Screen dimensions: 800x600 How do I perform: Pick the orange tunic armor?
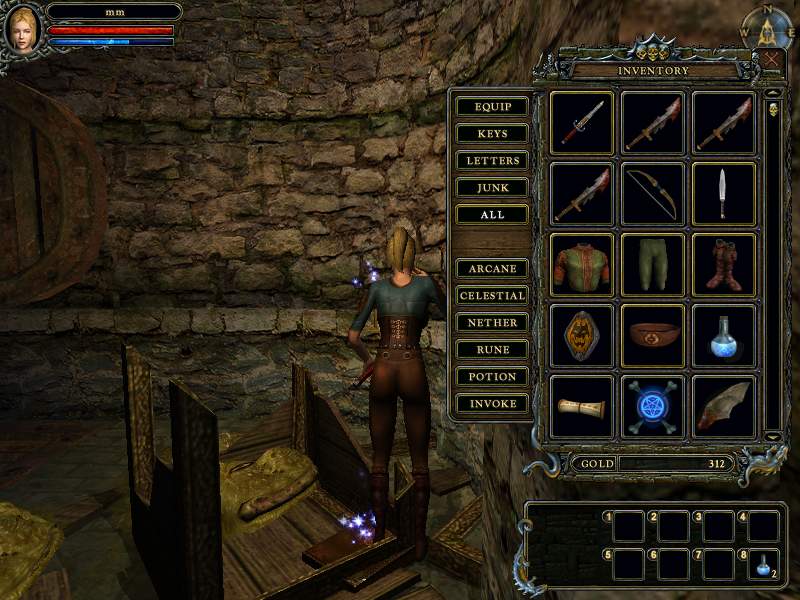(582, 265)
